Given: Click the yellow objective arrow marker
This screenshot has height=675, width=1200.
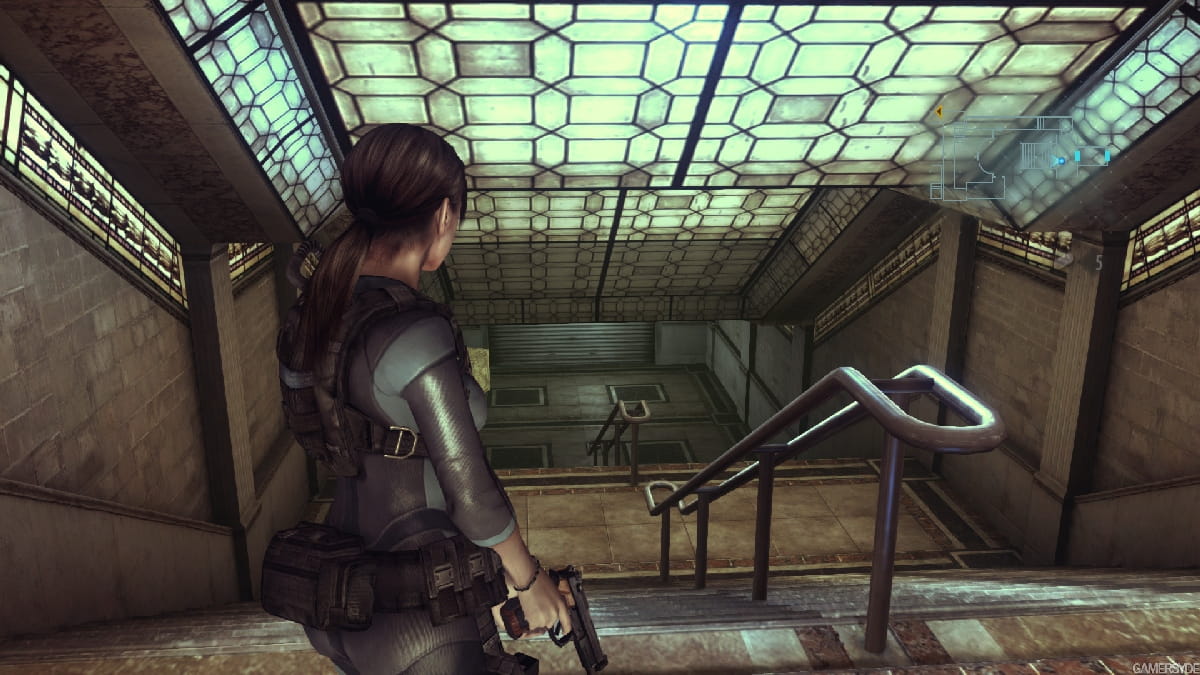Looking at the screenshot, I should coord(939,112).
